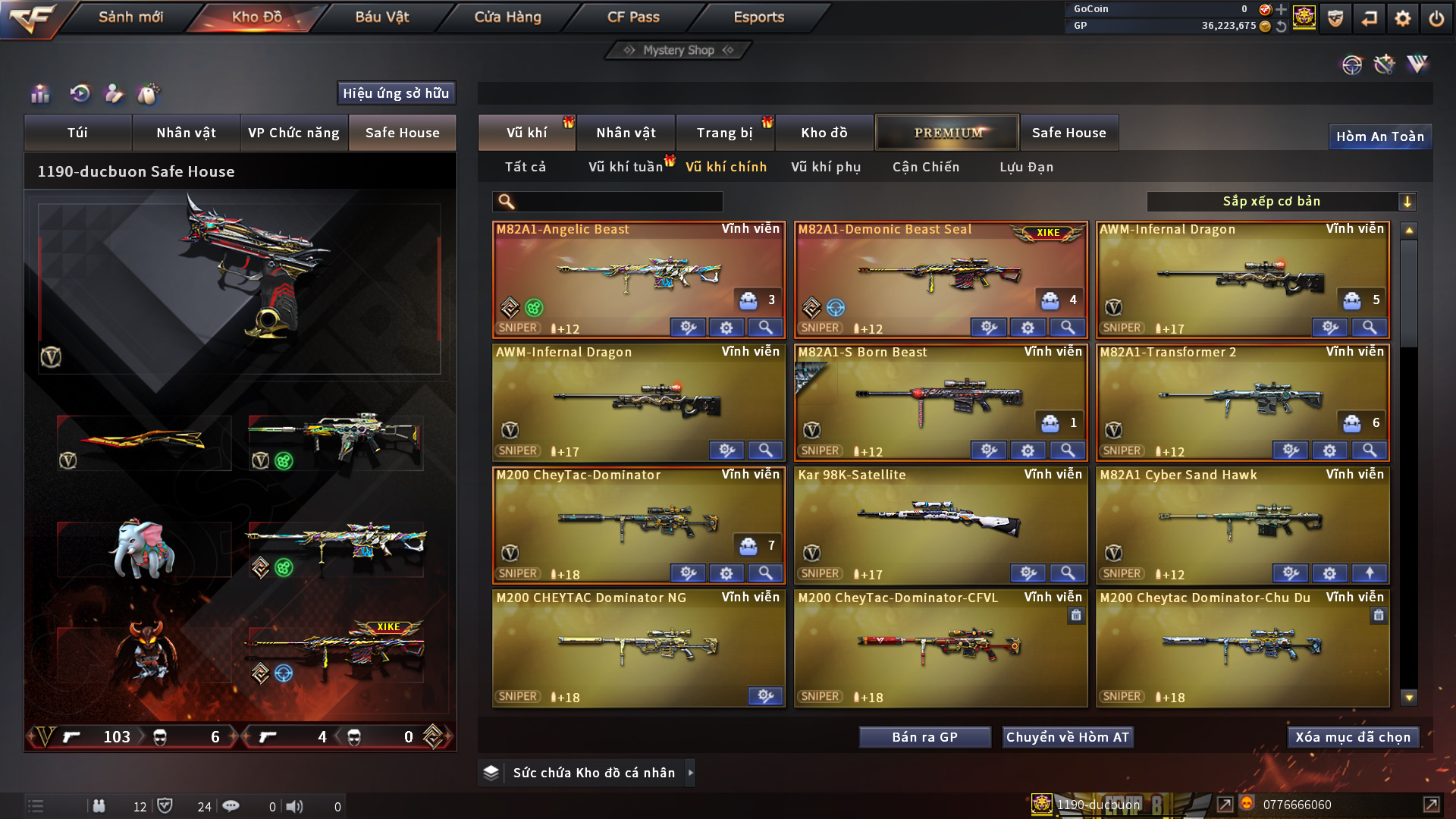Click the power exit icon
Screen dimensions: 1456x819
click(x=1436, y=18)
